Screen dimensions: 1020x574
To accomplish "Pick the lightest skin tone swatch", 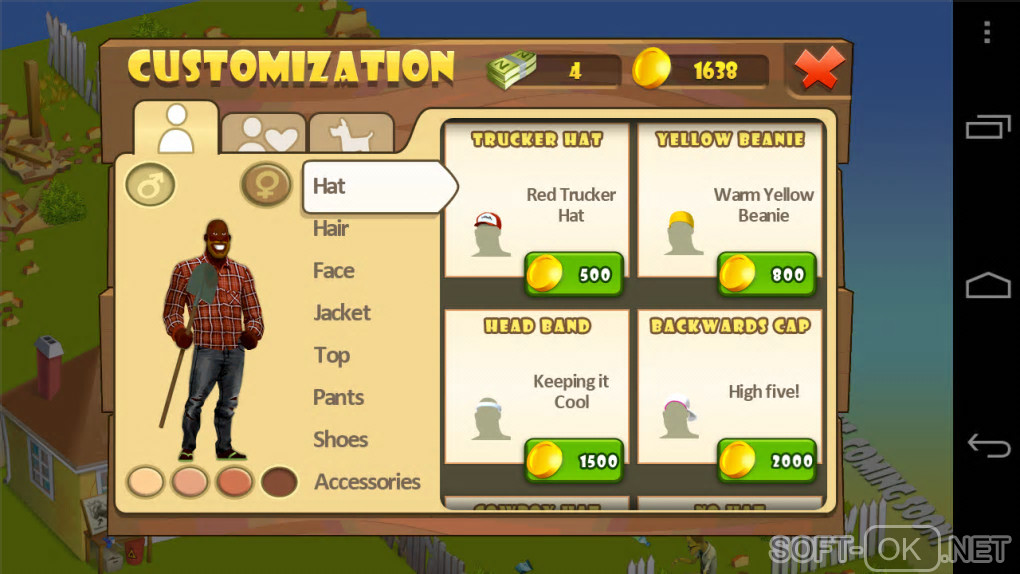I will (145, 482).
